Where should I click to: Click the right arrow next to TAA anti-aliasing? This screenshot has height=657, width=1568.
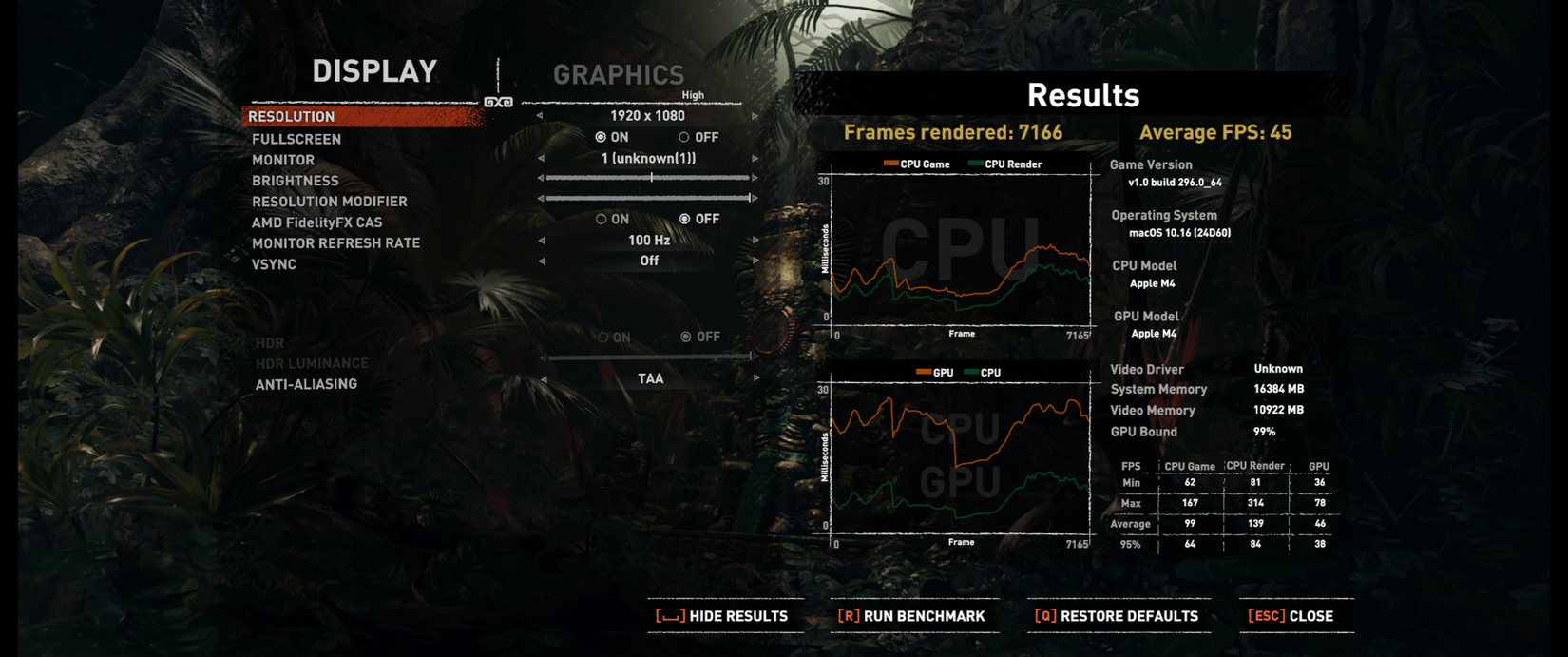[756, 378]
